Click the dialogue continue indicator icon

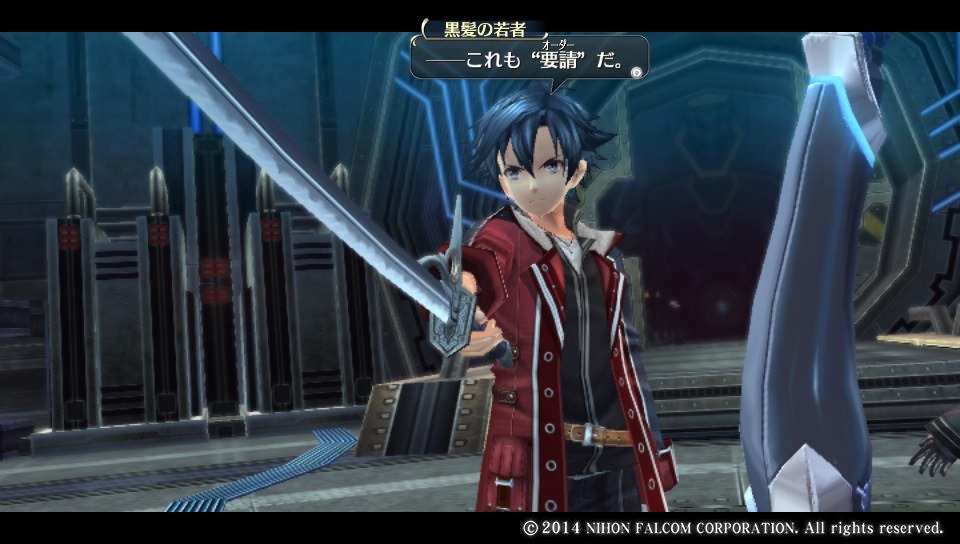[x=636, y=70]
